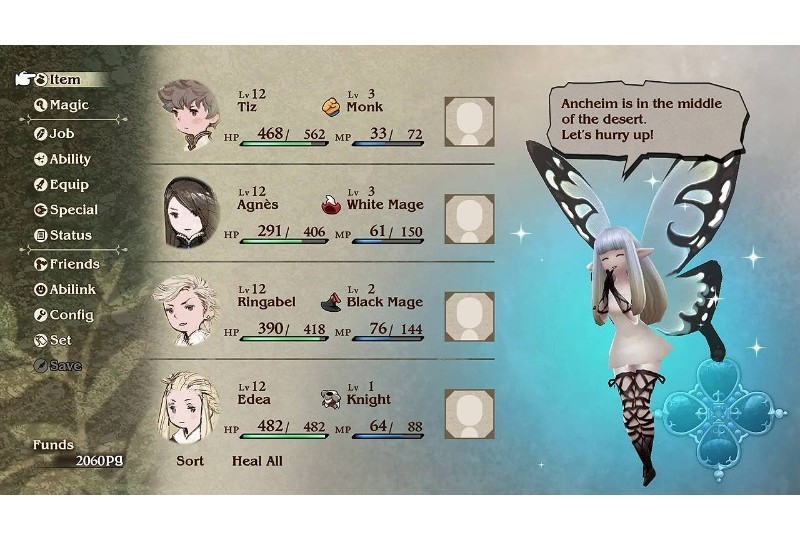The image size is (800, 540).
Task: Open the Job menu
Action: 61,133
